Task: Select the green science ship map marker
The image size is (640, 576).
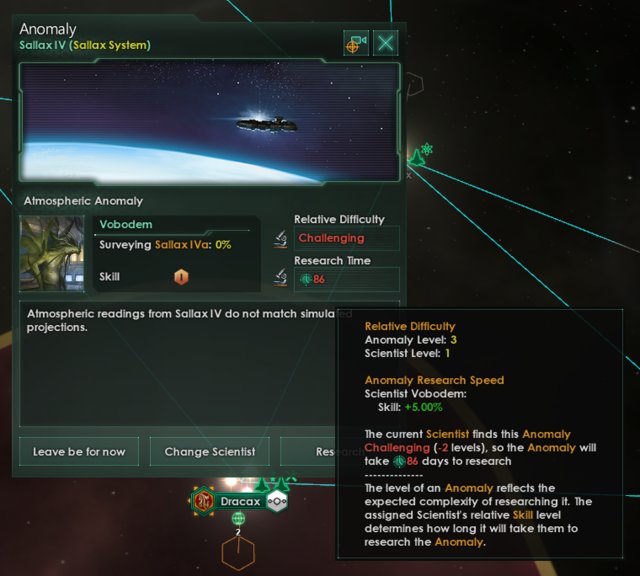Action: [x=417, y=157]
